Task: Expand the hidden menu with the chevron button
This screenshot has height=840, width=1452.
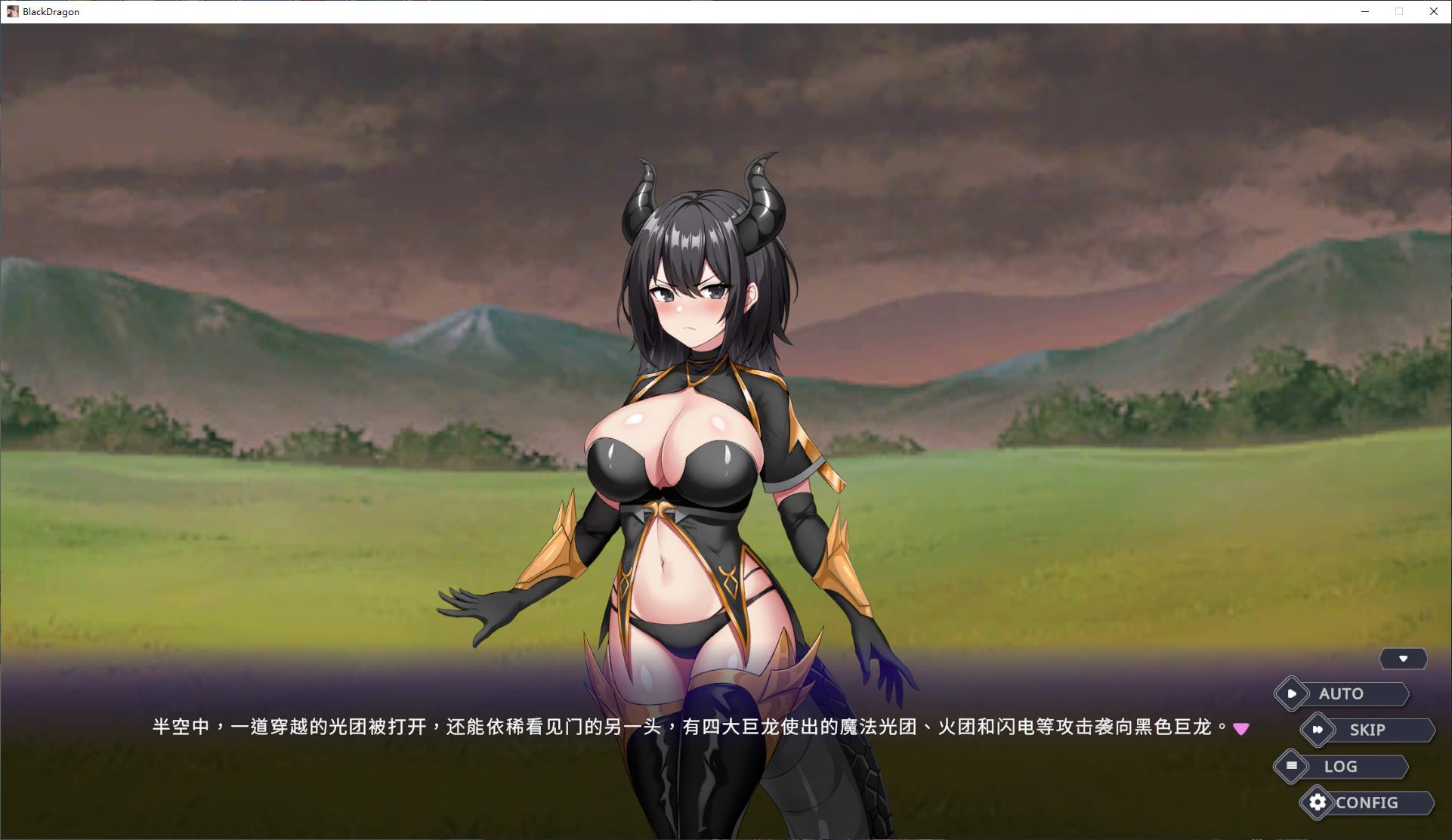Action: (1404, 658)
